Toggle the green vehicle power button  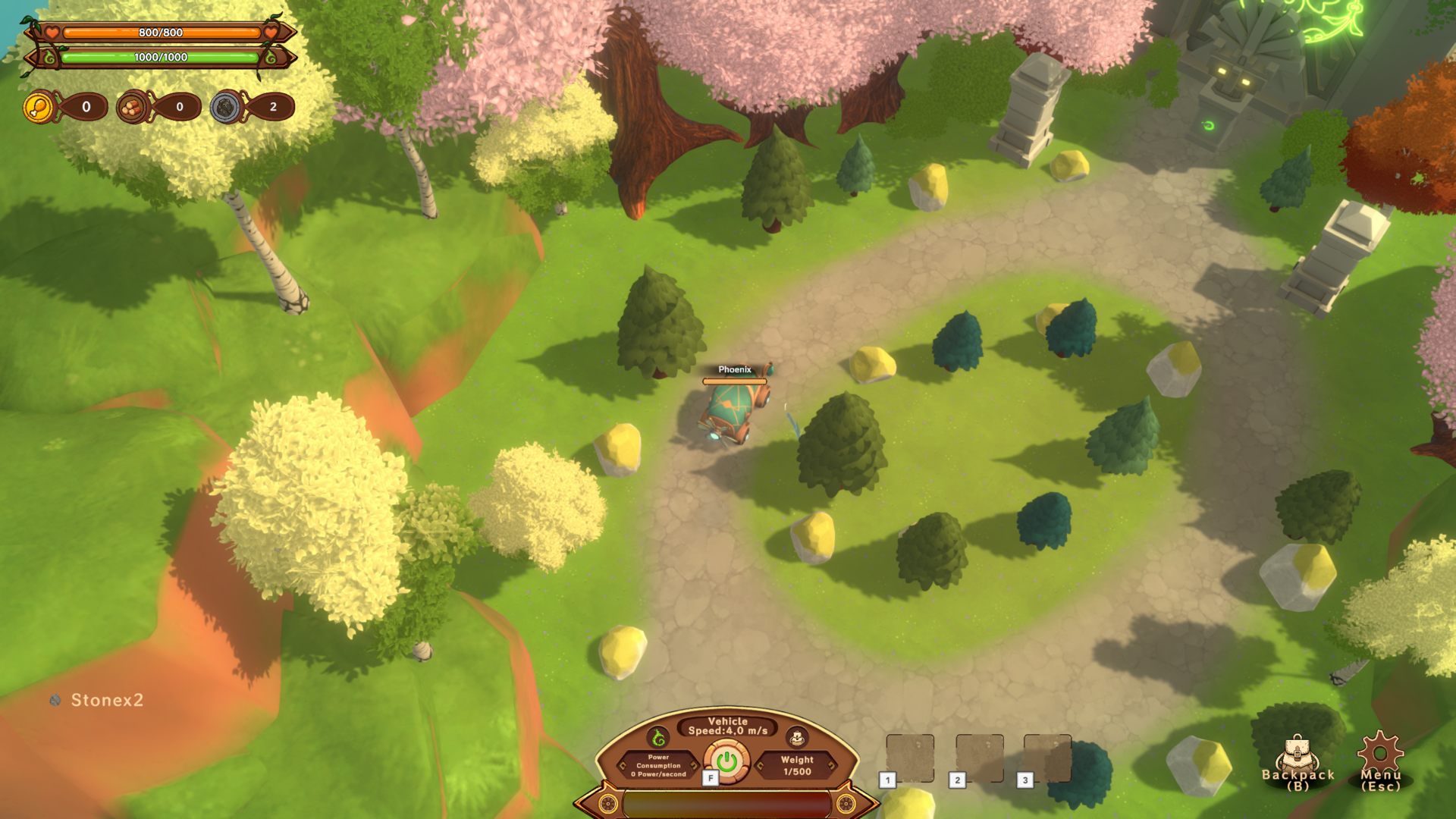726,761
